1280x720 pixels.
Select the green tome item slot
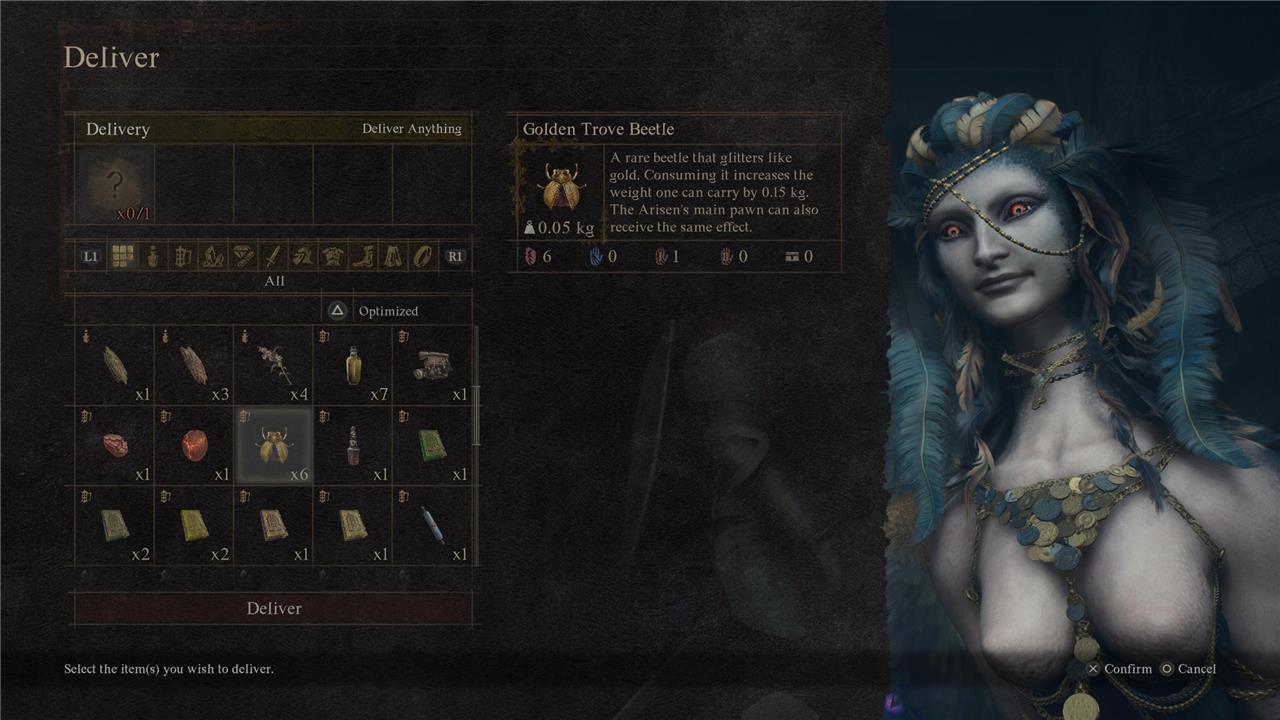pos(432,445)
